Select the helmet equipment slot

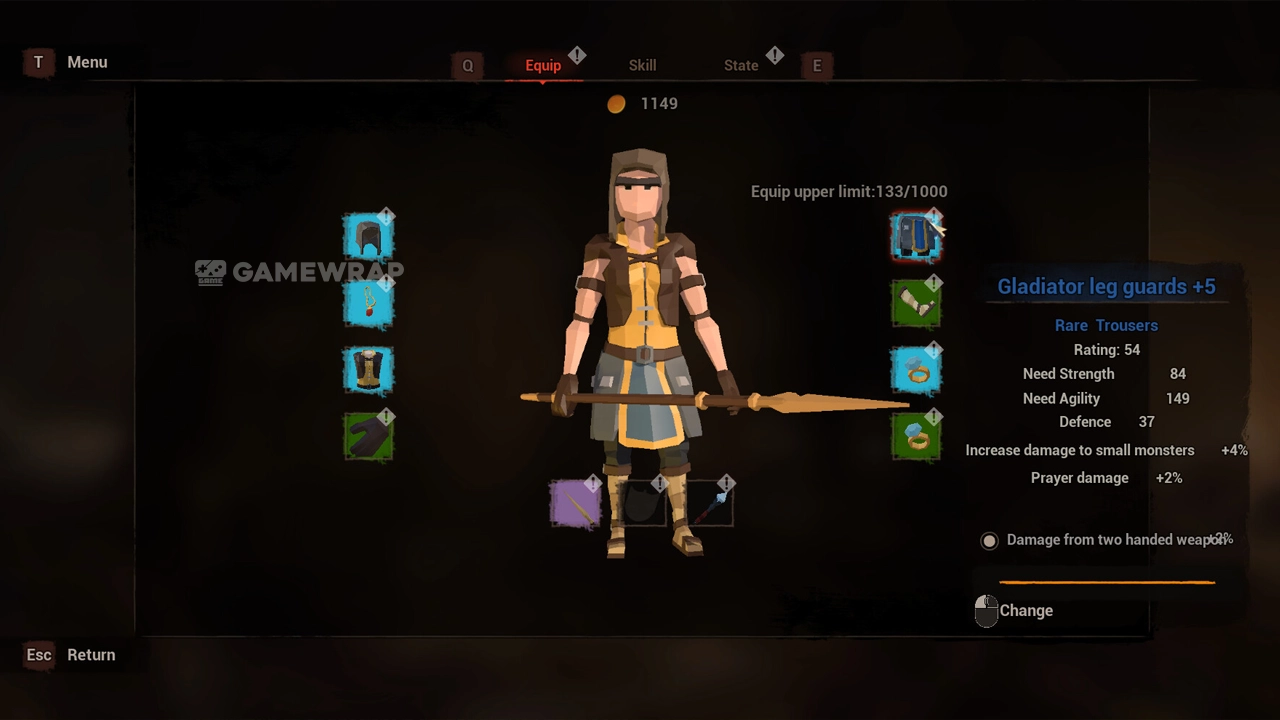368,238
